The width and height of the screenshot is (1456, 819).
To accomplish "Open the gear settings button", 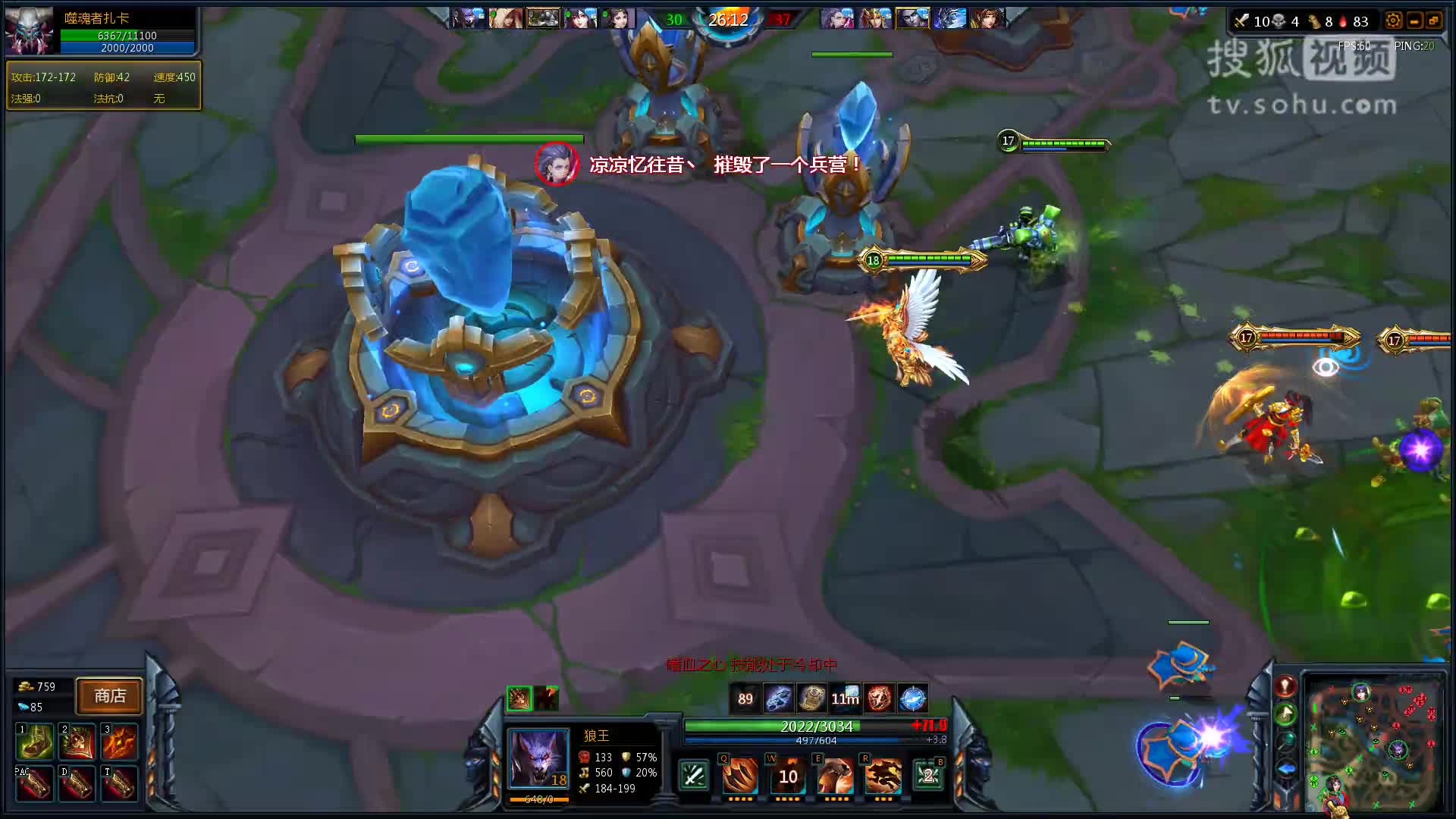I will (x=1393, y=21).
